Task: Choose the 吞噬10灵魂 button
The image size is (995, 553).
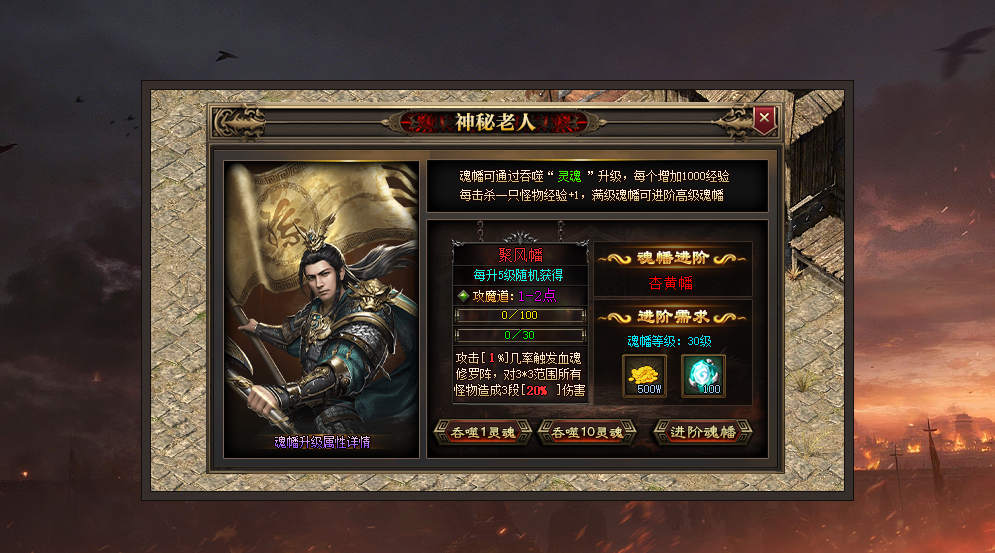Action: coord(587,433)
